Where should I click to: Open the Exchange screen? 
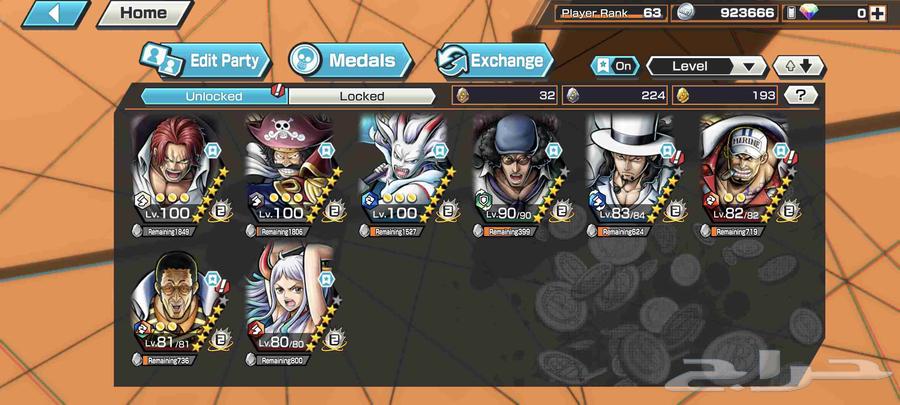point(495,61)
